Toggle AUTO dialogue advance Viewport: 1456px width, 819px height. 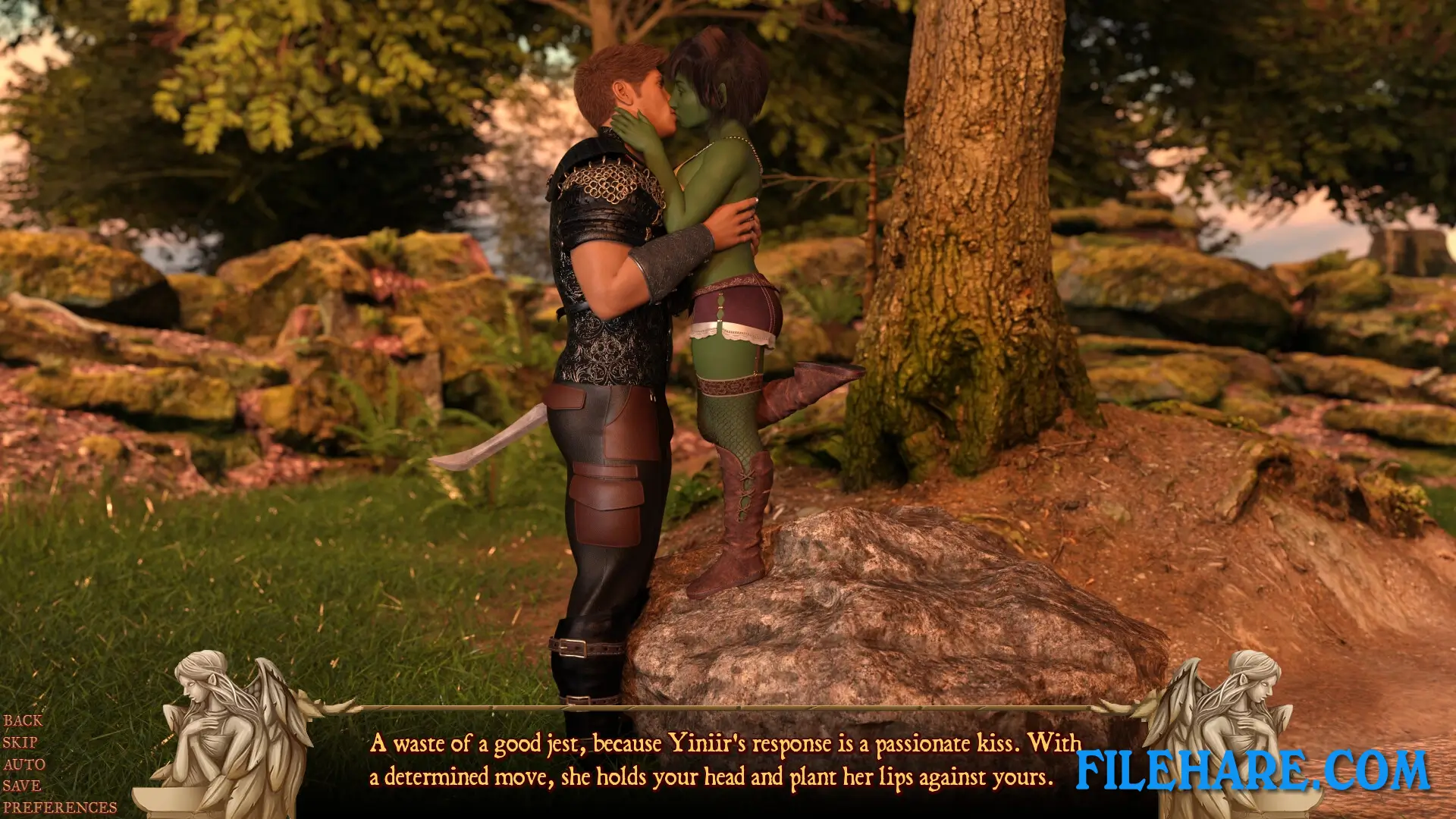point(24,764)
